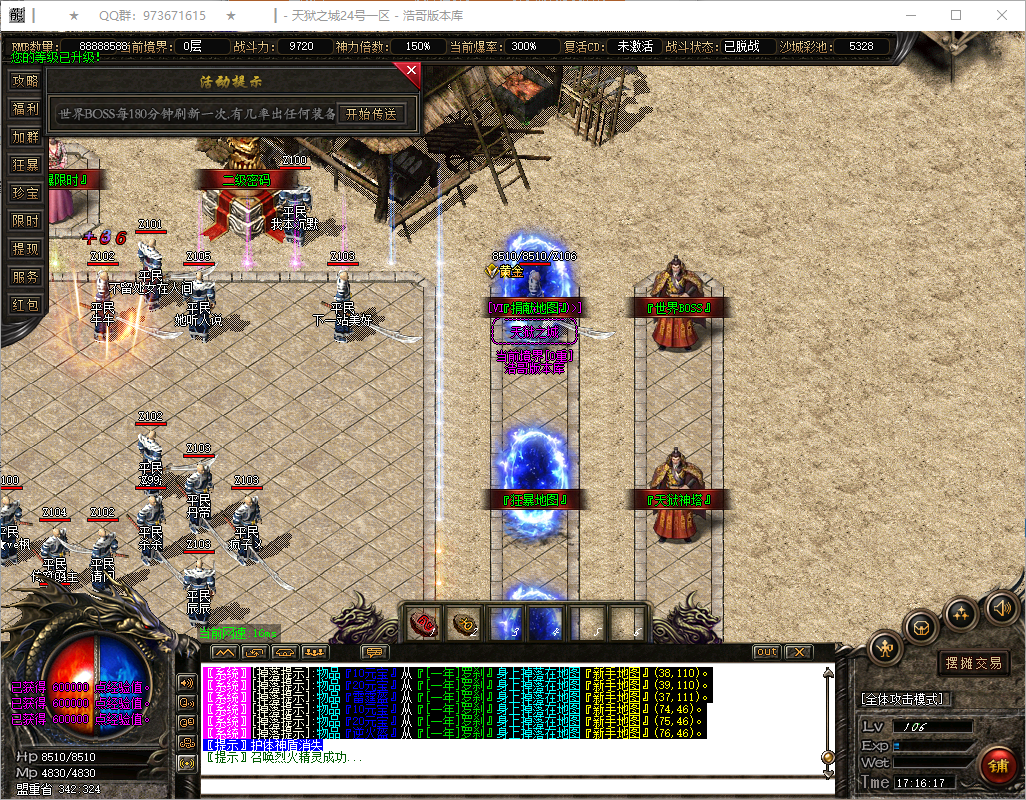Close the 活动提示 event notice panel
The height and width of the screenshot is (800, 1026).
point(410,71)
